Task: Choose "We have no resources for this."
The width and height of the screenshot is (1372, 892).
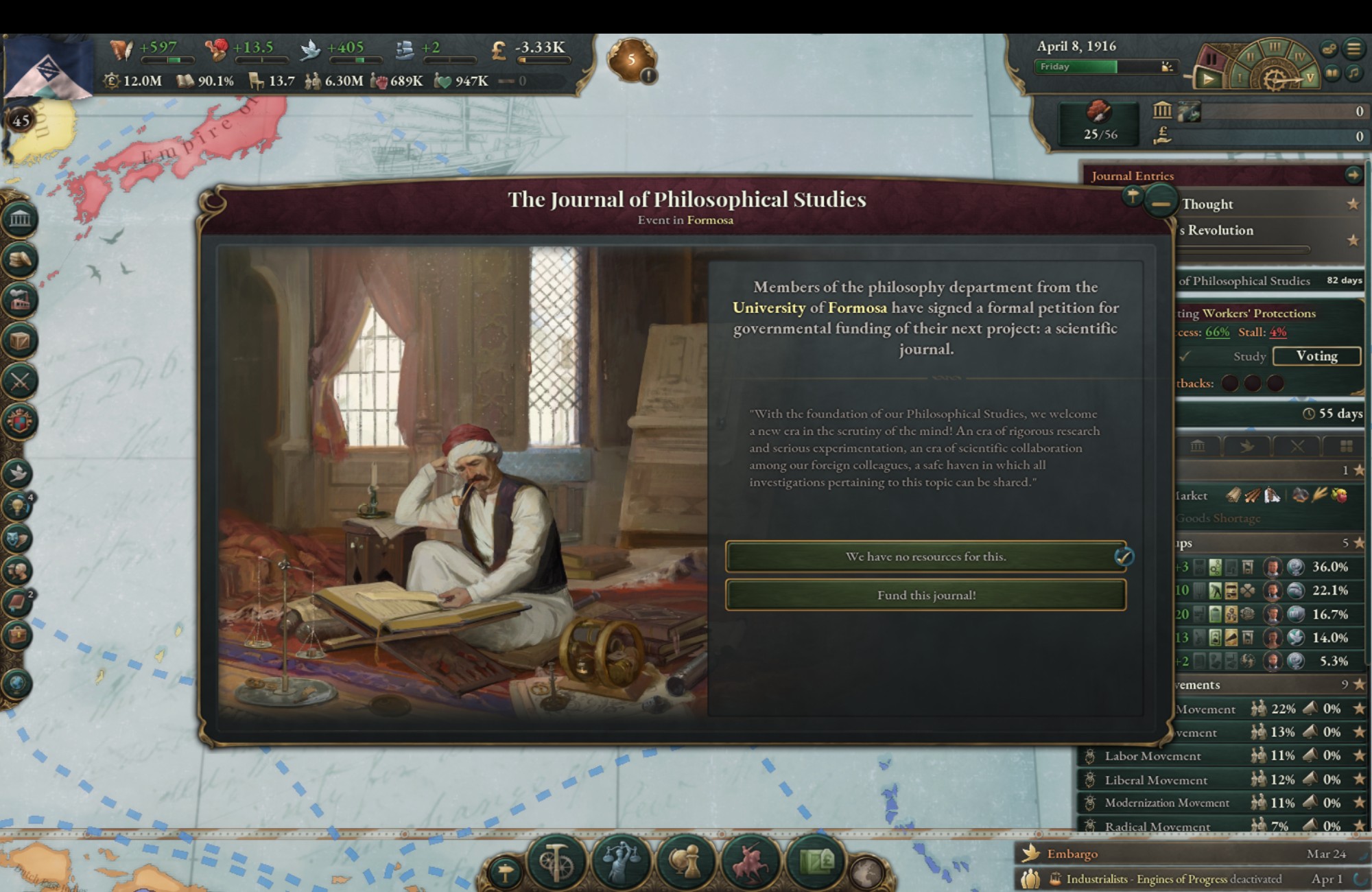Action: point(925,556)
